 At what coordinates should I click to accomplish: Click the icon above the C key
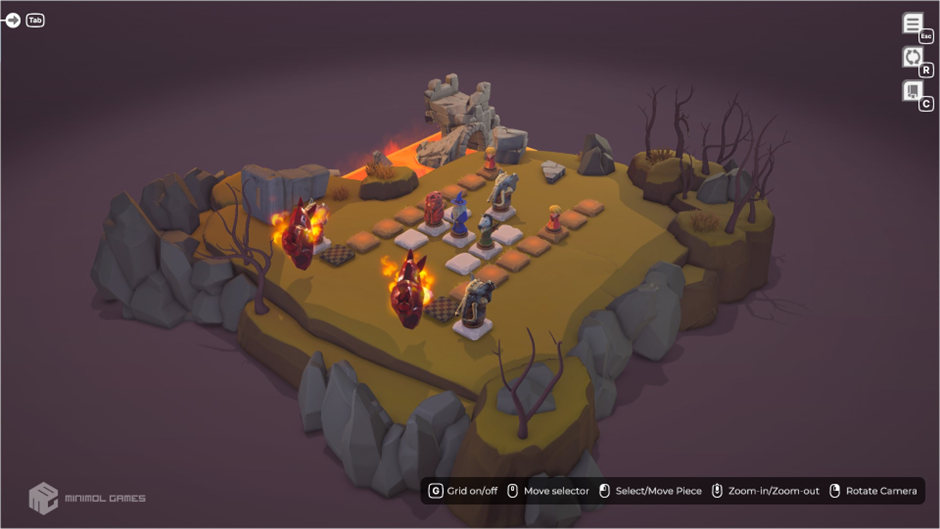point(912,91)
